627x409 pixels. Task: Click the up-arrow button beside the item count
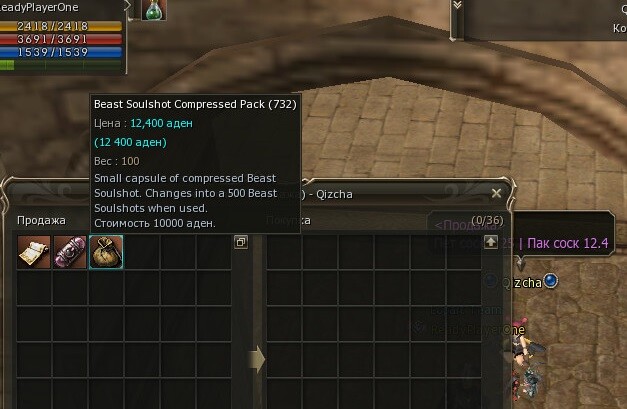490,242
